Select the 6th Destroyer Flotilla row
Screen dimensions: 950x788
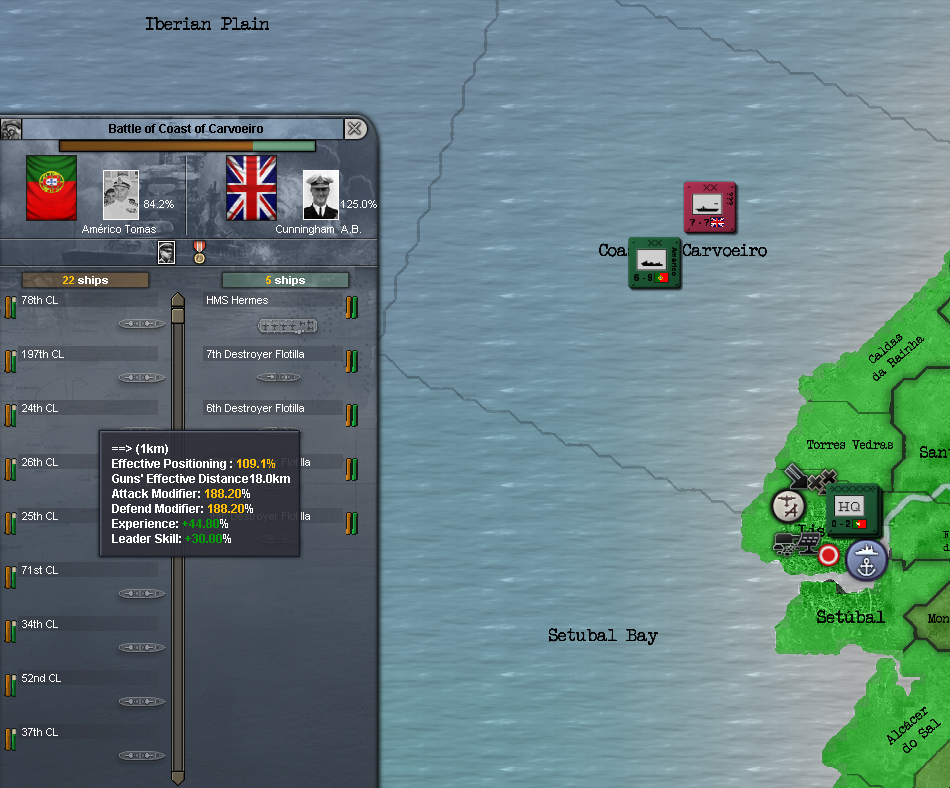[272, 418]
